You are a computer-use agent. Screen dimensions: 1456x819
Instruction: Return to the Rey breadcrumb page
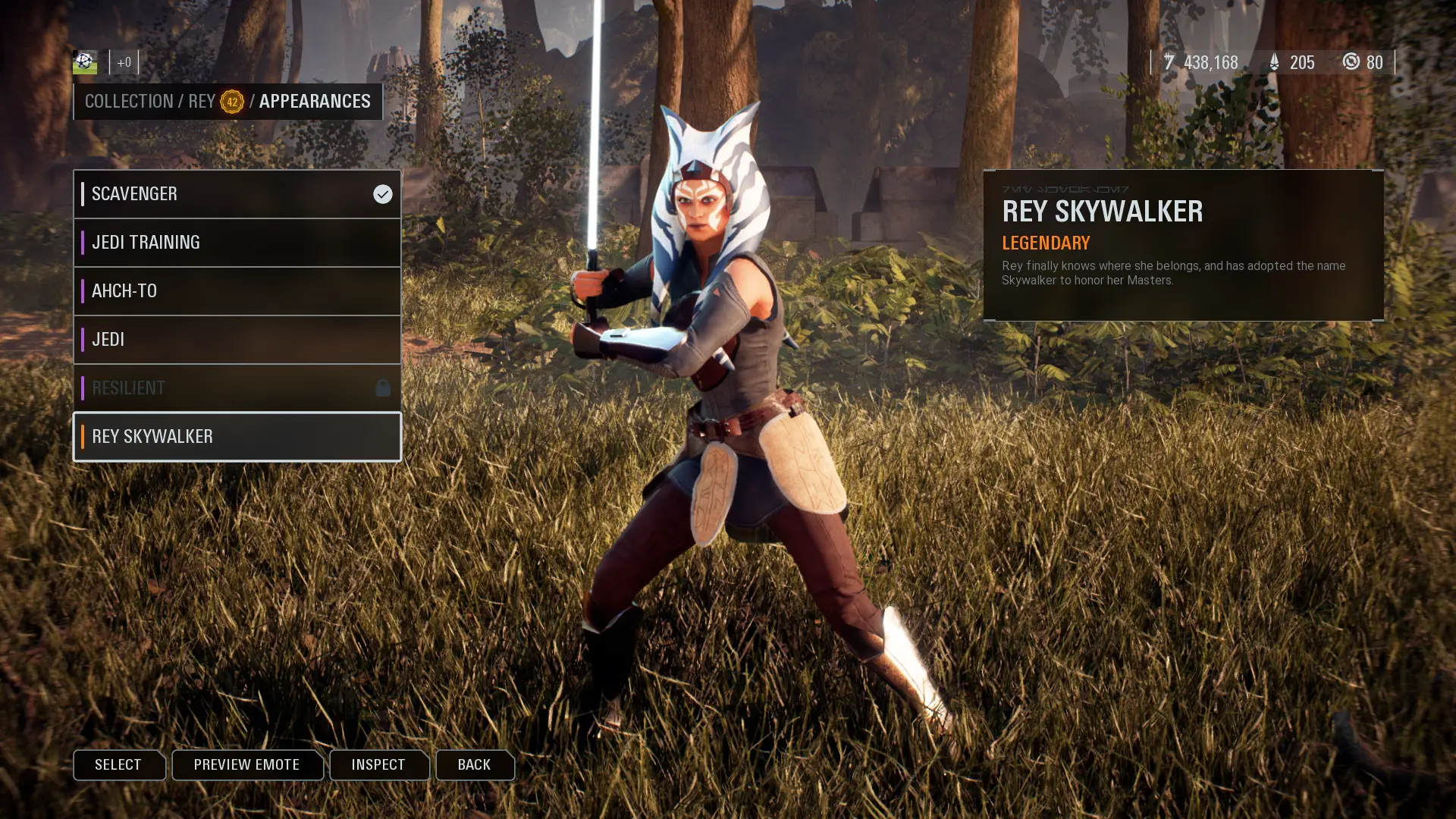(x=202, y=102)
